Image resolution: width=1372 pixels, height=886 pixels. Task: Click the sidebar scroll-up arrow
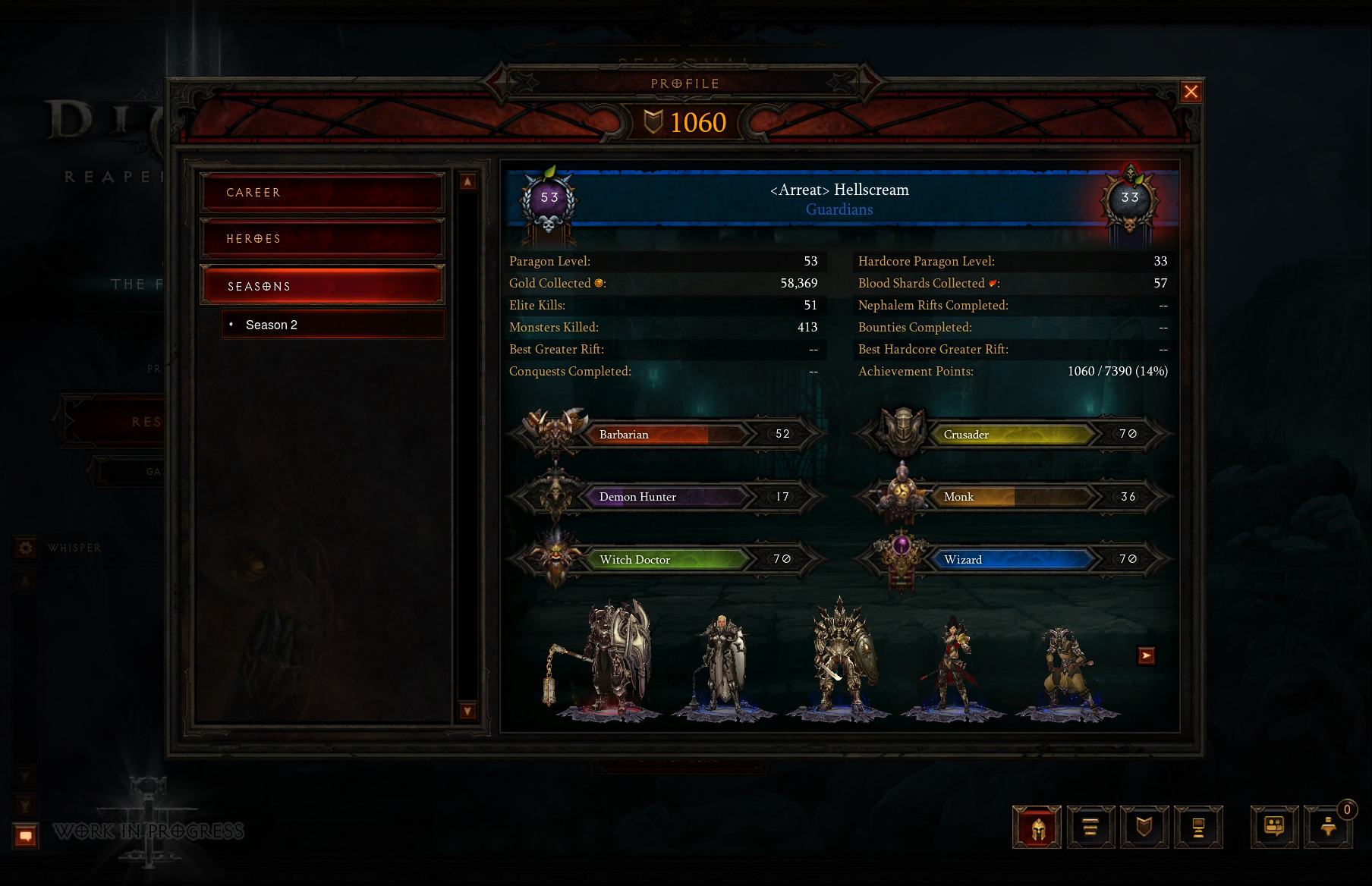[x=467, y=181]
